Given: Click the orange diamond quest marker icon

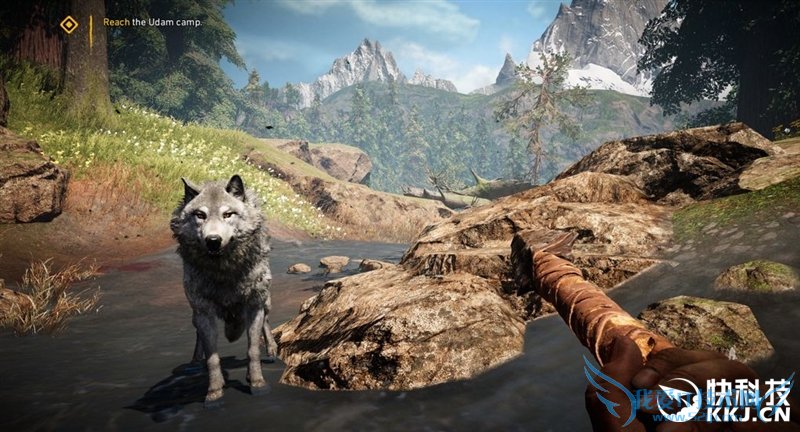Looking at the screenshot, I should click(x=68, y=24).
